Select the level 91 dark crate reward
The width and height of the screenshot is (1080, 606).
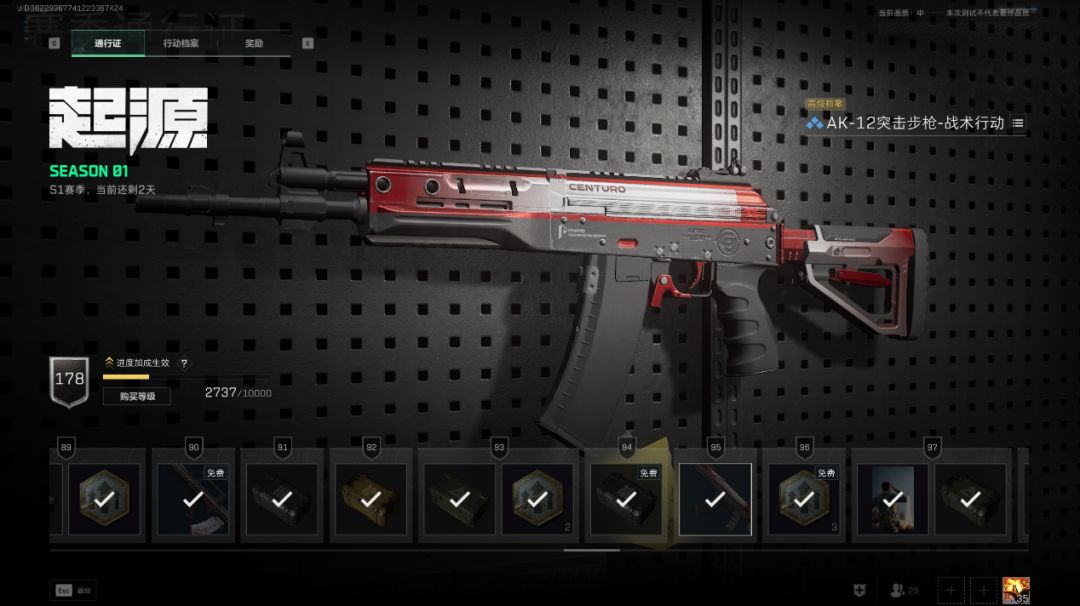click(282, 498)
